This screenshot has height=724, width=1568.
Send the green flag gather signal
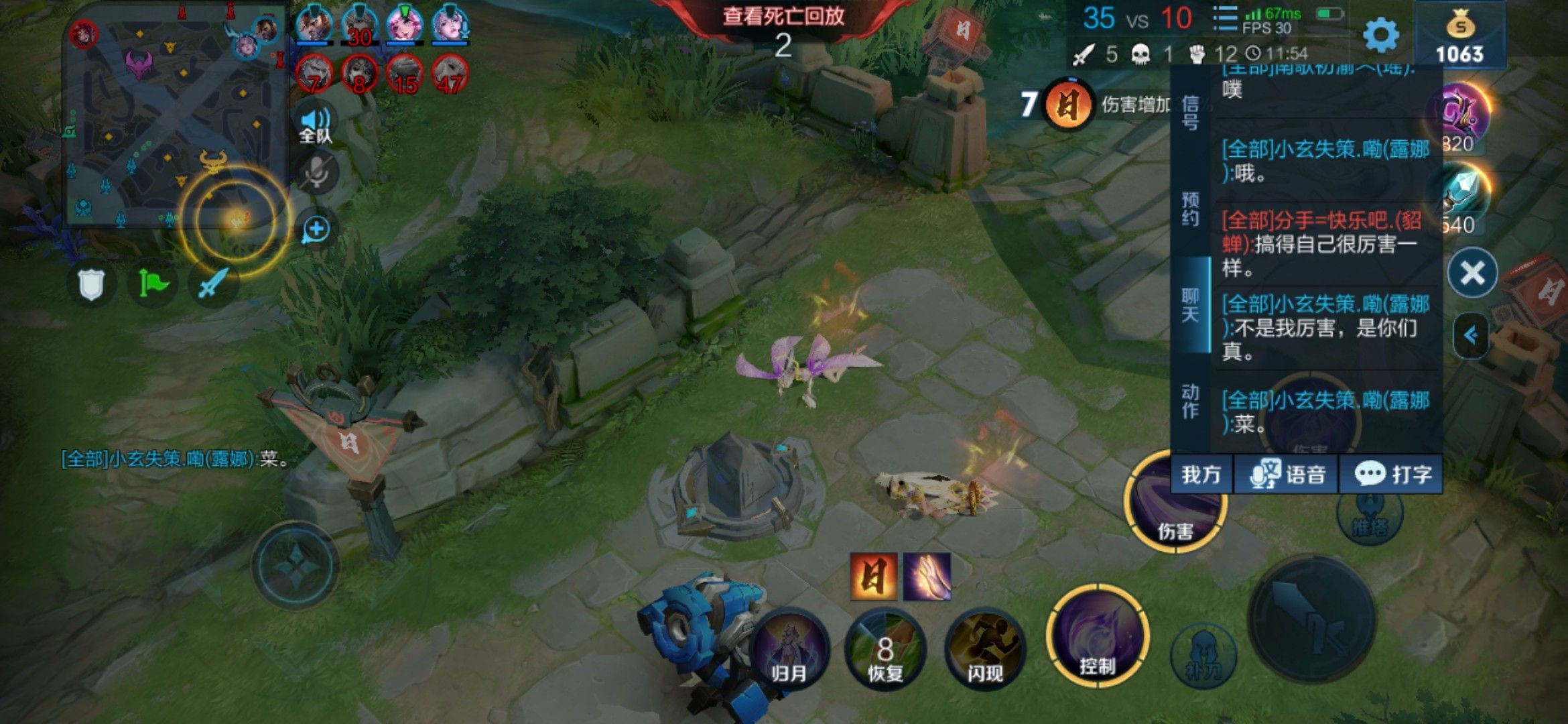click(153, 284)
